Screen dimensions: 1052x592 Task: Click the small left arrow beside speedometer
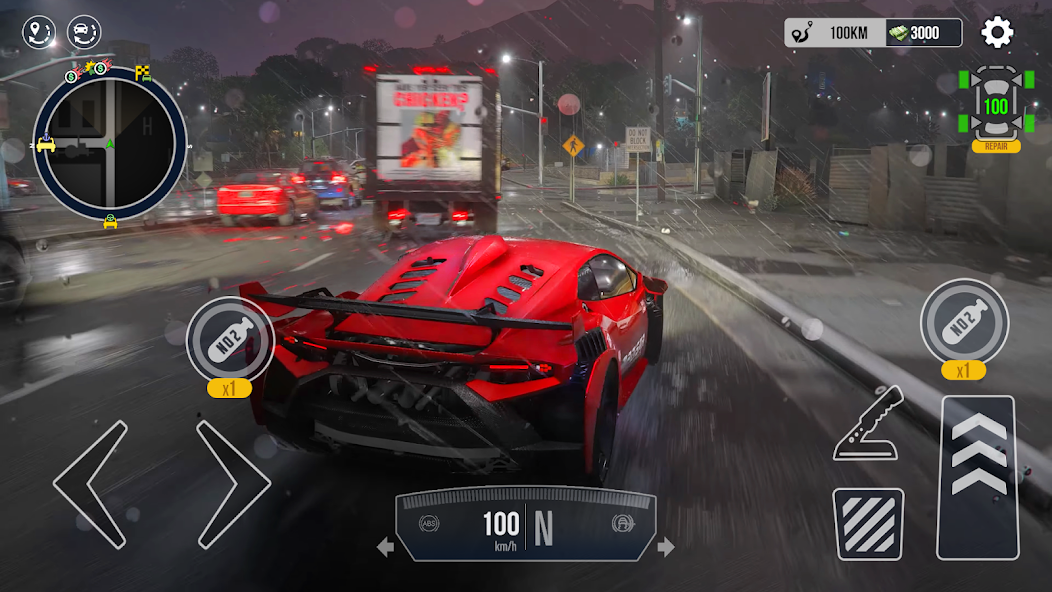(x=385, y=547)
